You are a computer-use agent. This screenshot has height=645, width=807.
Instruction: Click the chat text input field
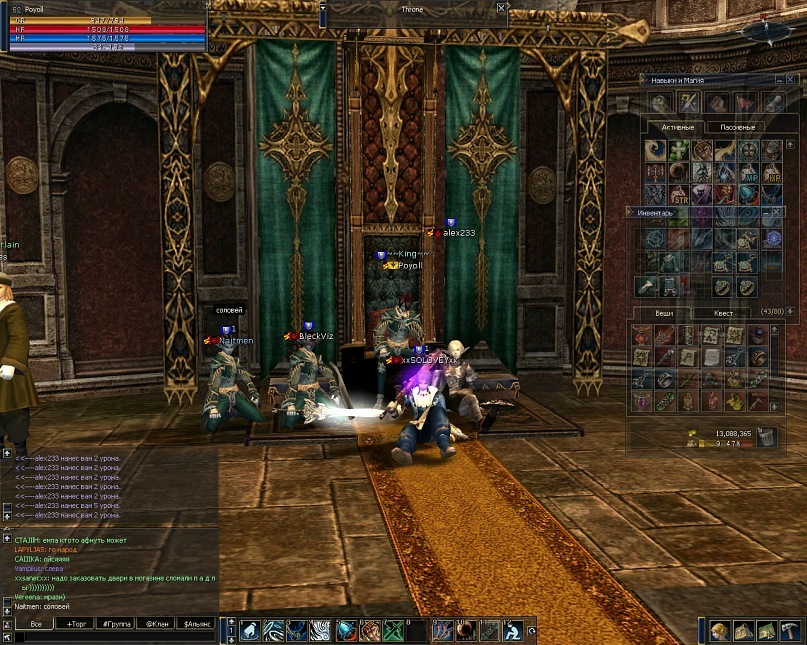coord(110,636)
